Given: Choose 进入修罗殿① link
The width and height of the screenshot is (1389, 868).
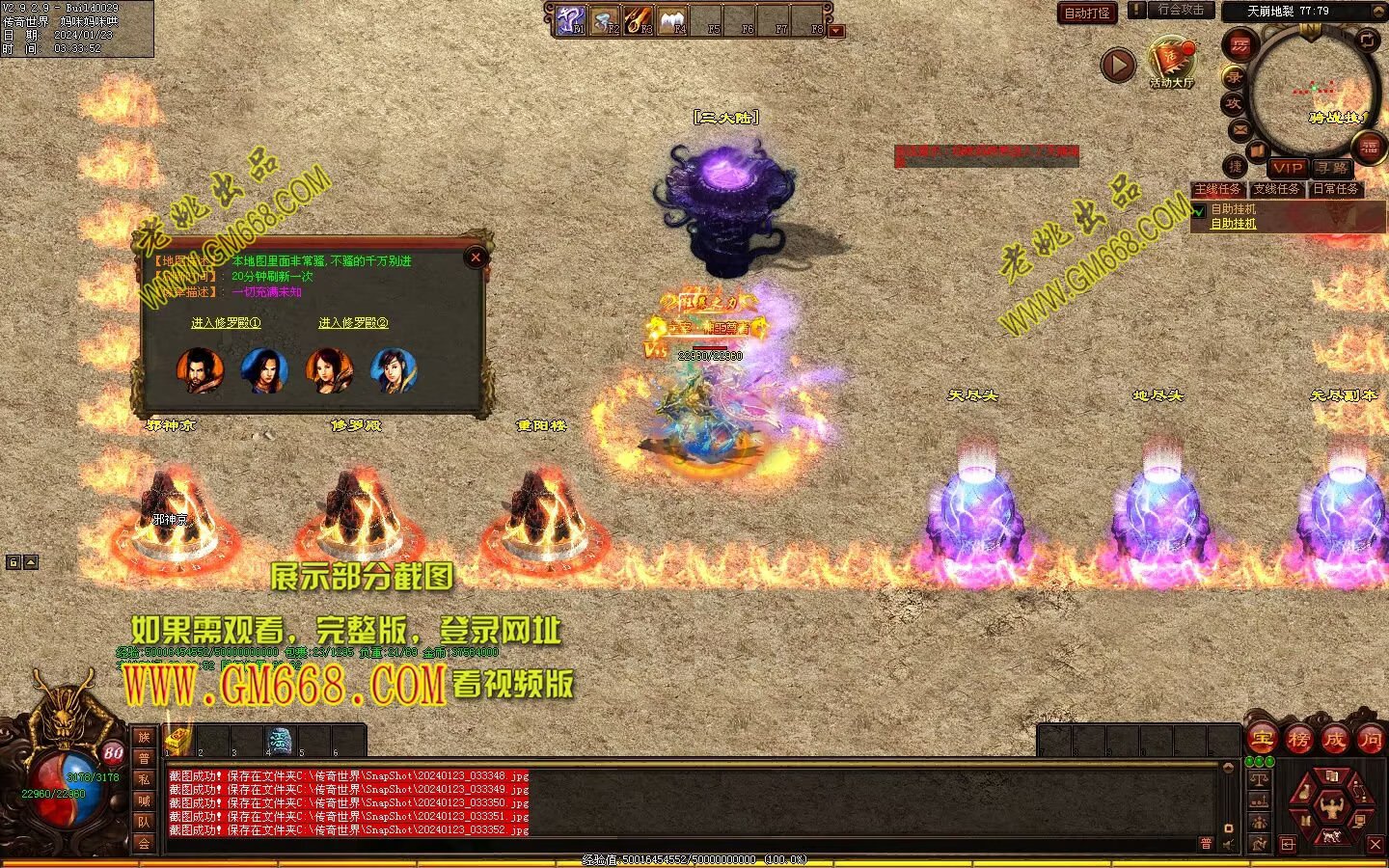Looking at the screenshot, I should (226, 323).
